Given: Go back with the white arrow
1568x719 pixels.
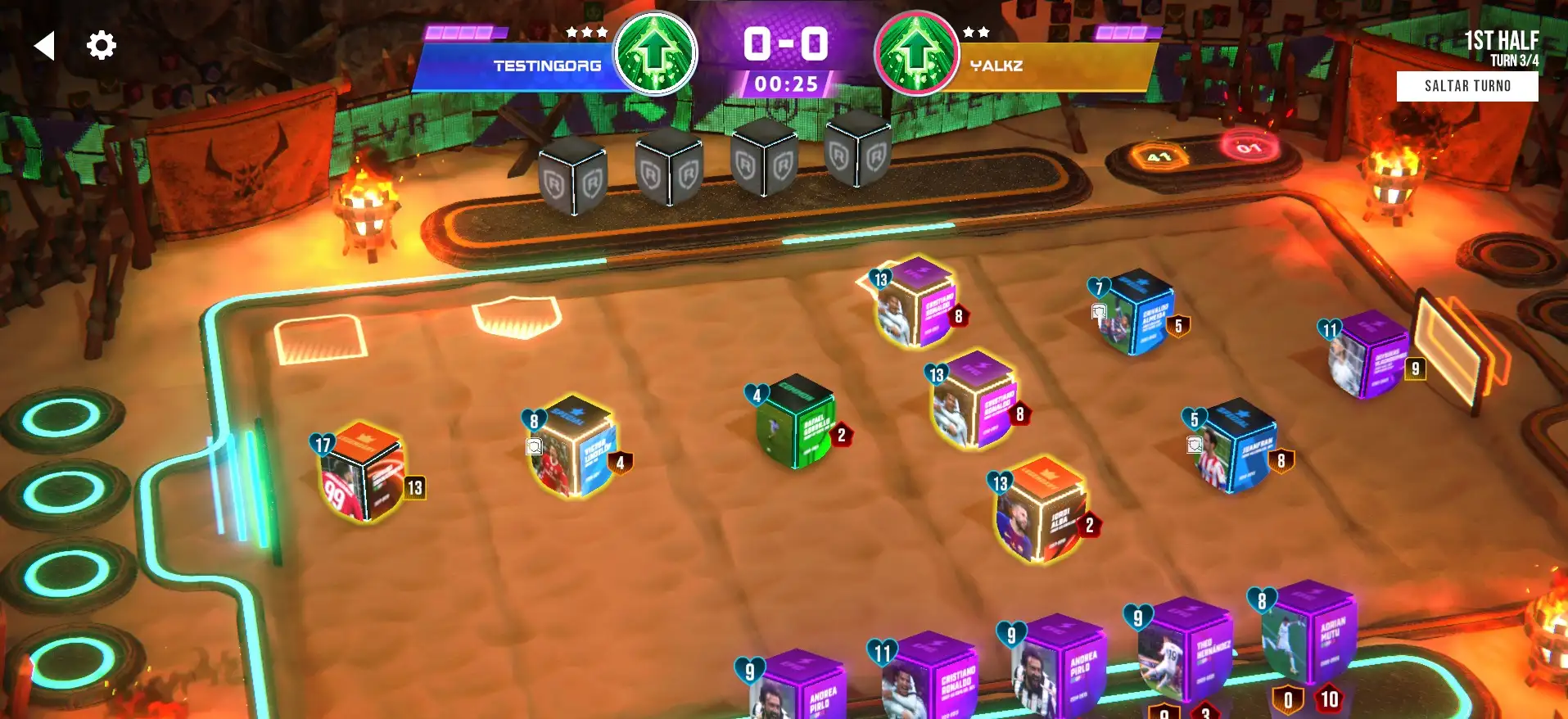Looking at the screenshot, I should 45,46.
